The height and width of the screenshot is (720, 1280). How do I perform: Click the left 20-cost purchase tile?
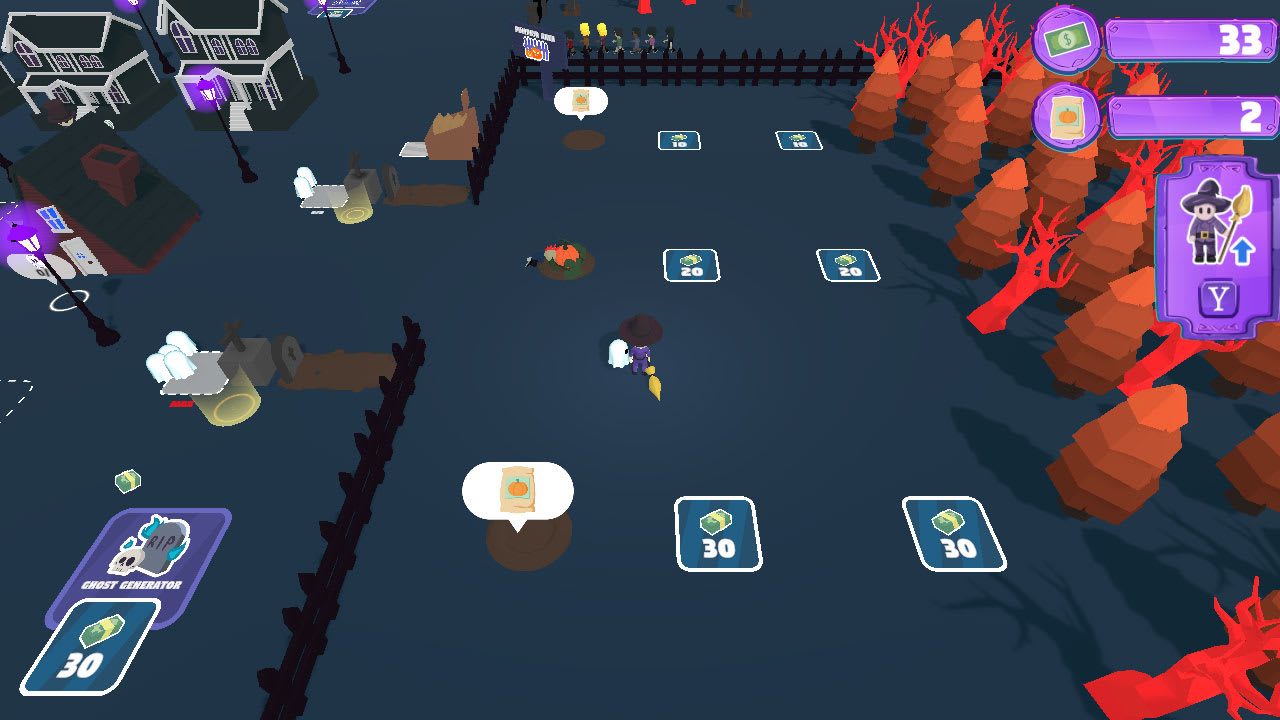click(690, 263)
